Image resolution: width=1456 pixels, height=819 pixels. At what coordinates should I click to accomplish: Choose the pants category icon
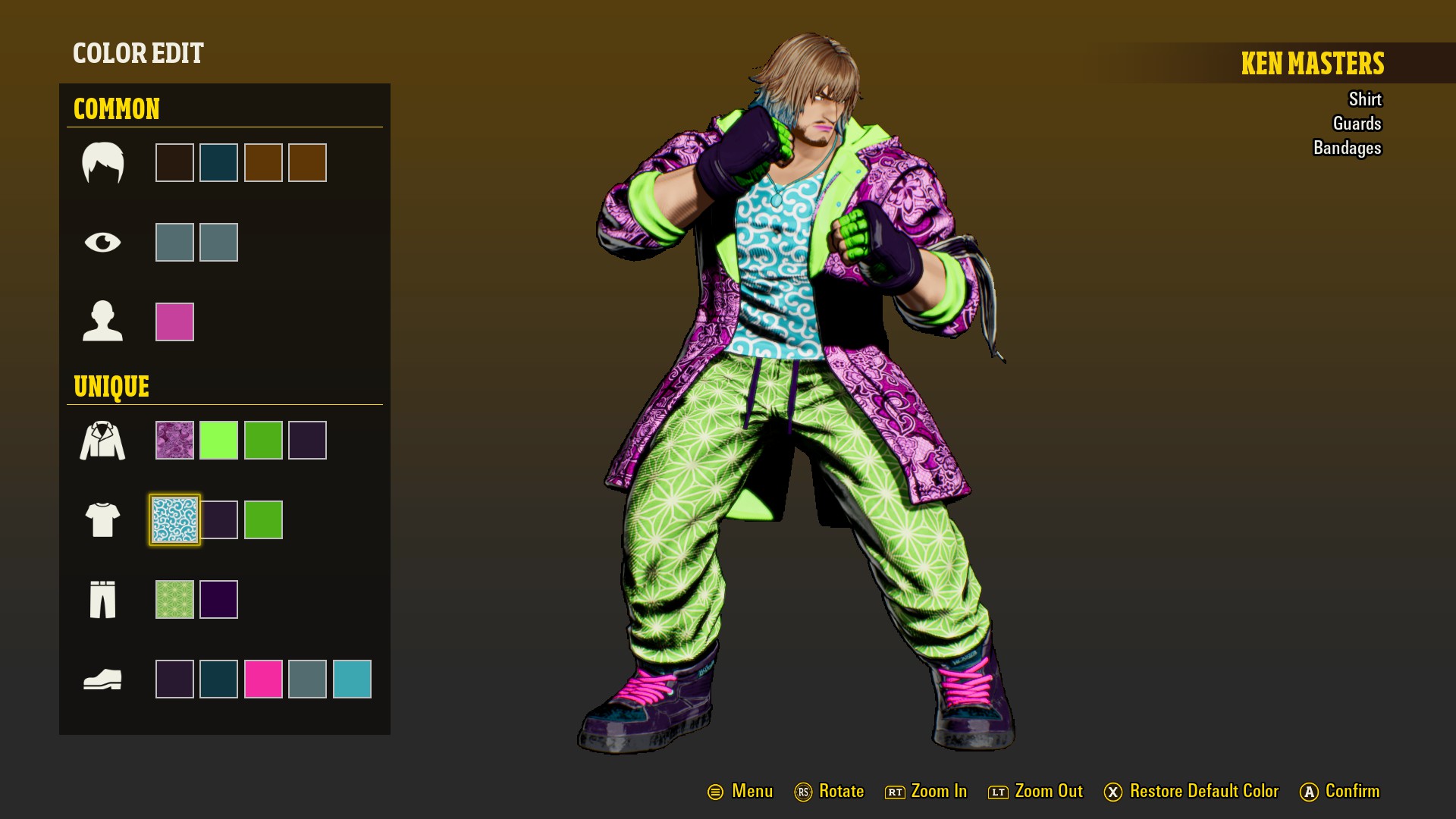click(x=102, y=599)
